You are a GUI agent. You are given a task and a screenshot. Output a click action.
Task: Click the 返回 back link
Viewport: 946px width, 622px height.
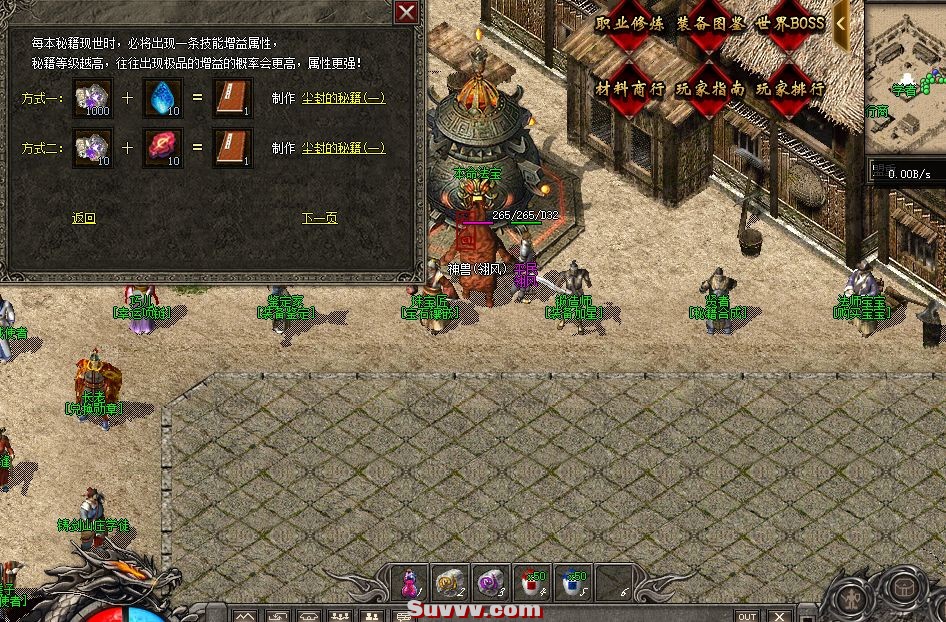83,218
